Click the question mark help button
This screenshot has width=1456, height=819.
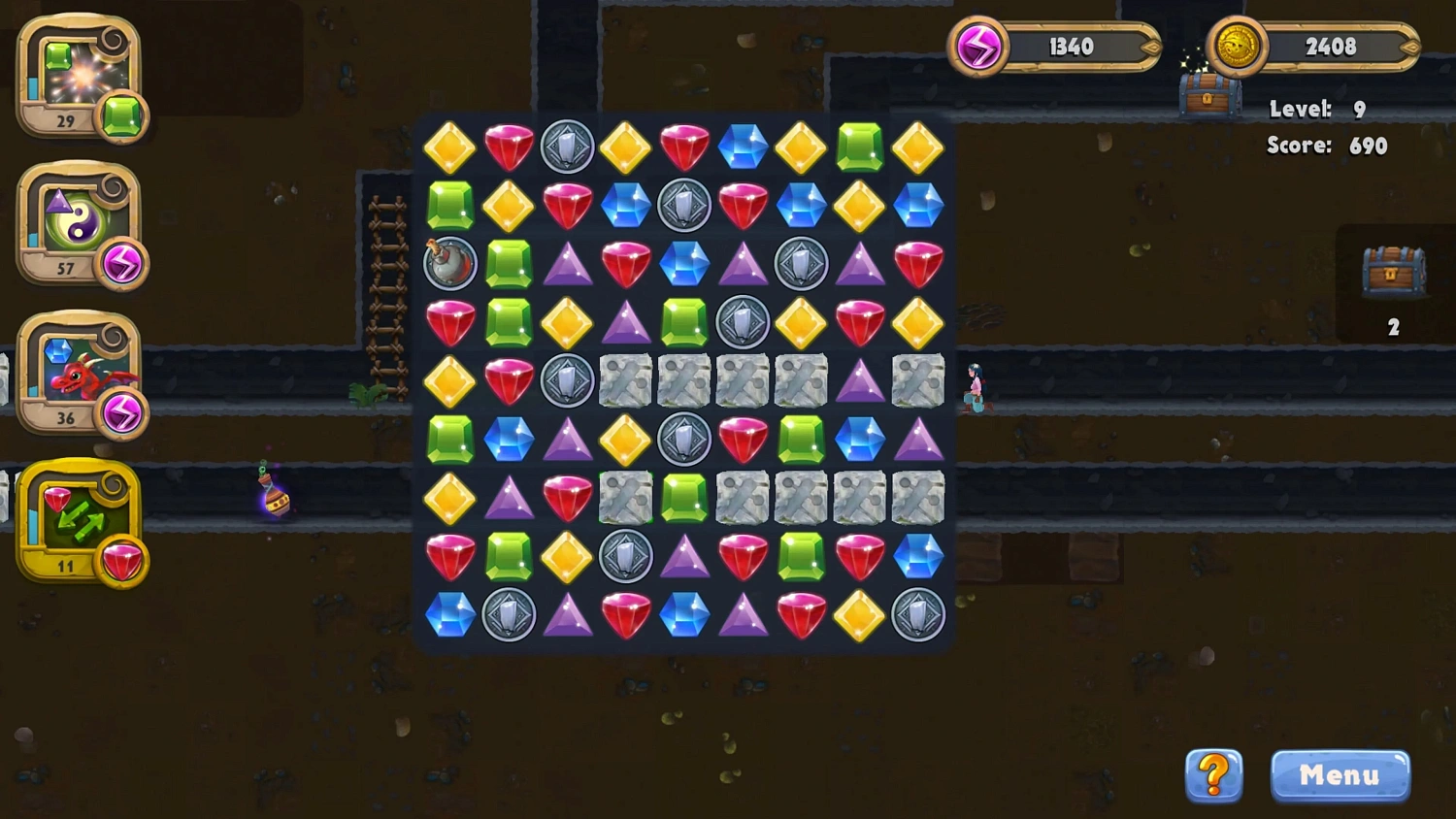[1212, 775]
